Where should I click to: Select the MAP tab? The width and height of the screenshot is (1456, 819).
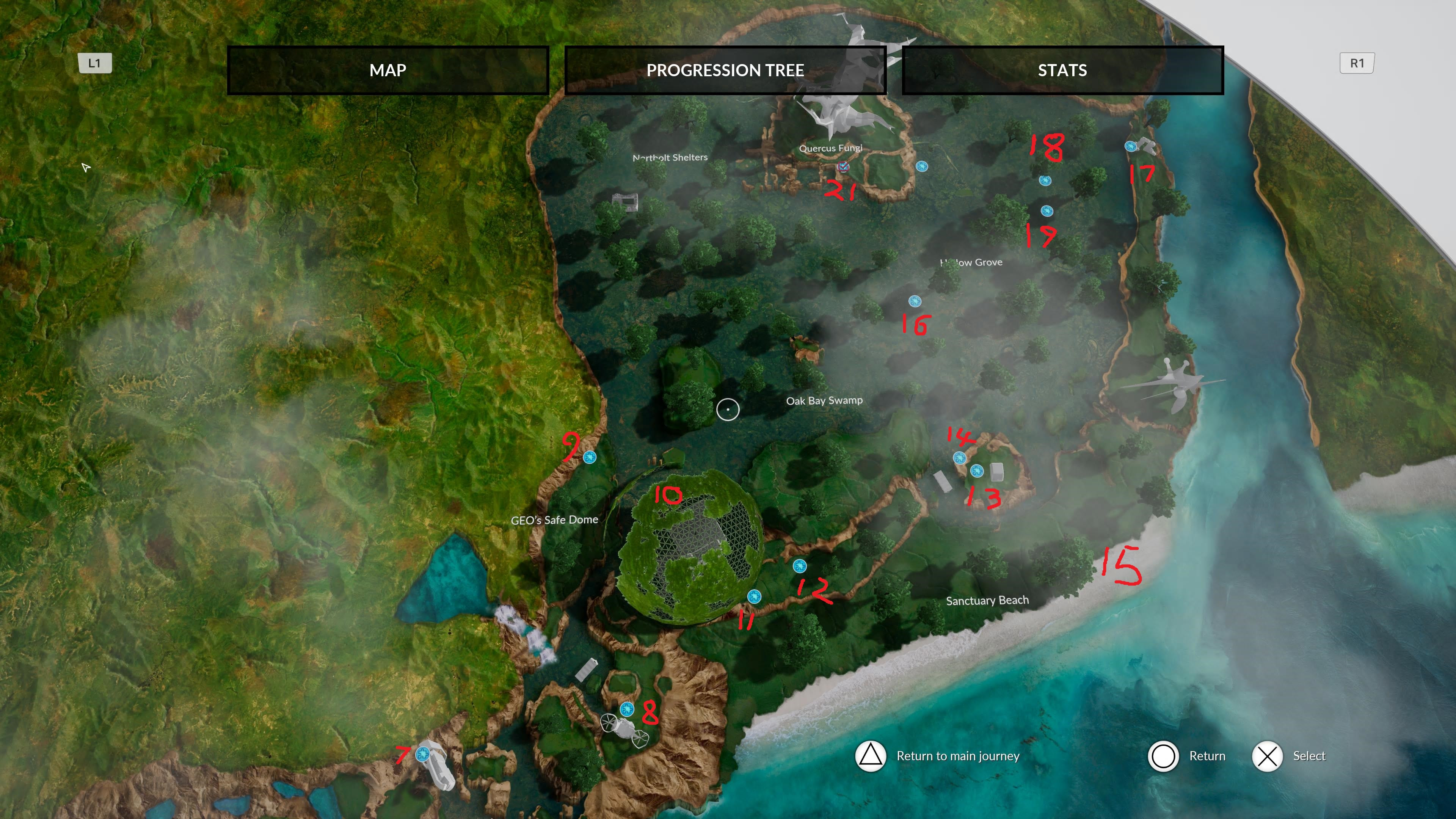point(388,70)
